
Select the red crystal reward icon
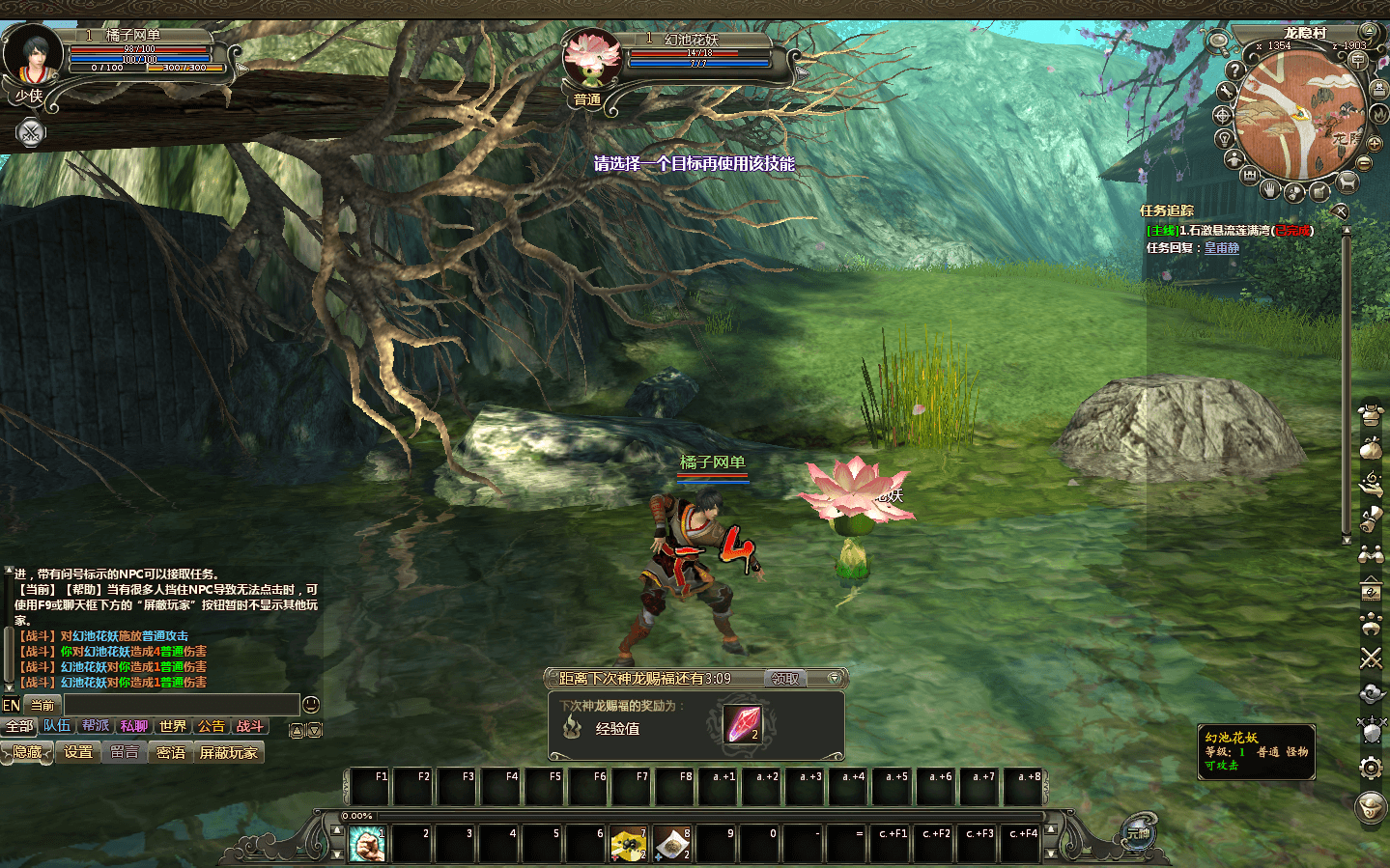742,724
